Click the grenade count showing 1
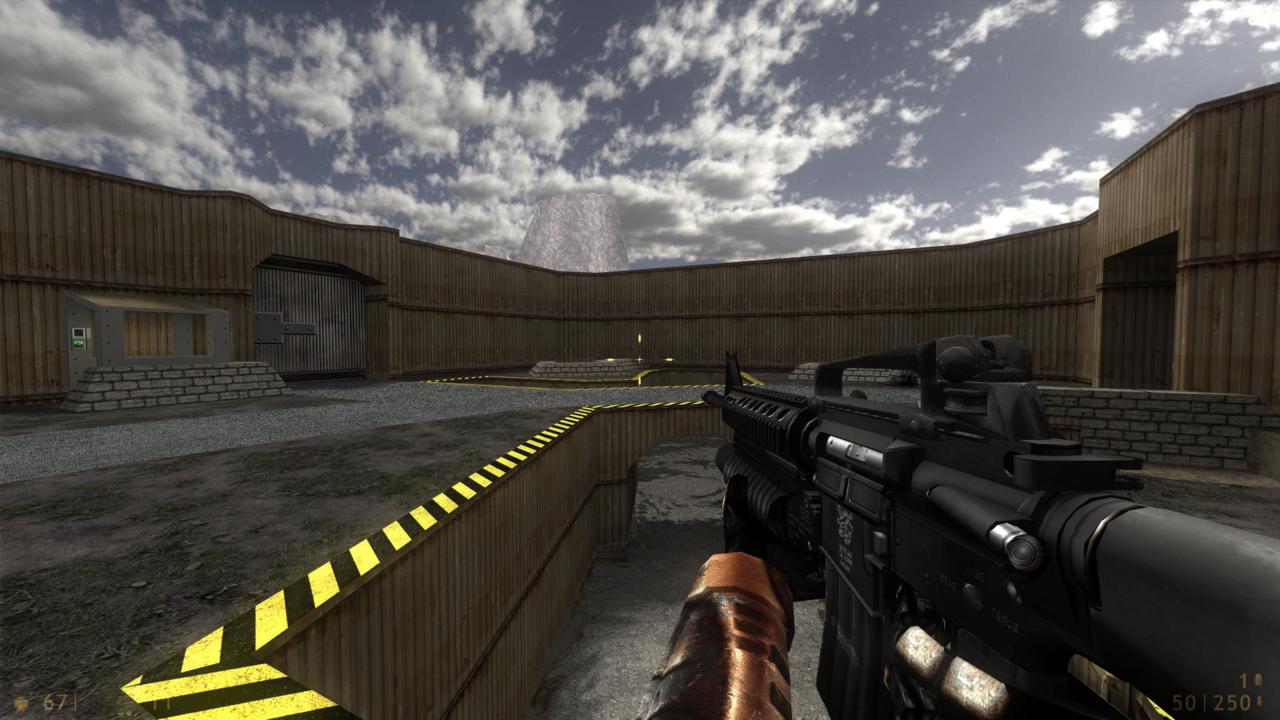The height and width of the screenshot is (720, 1280). pyautogui.click(x=1242, y=679)
